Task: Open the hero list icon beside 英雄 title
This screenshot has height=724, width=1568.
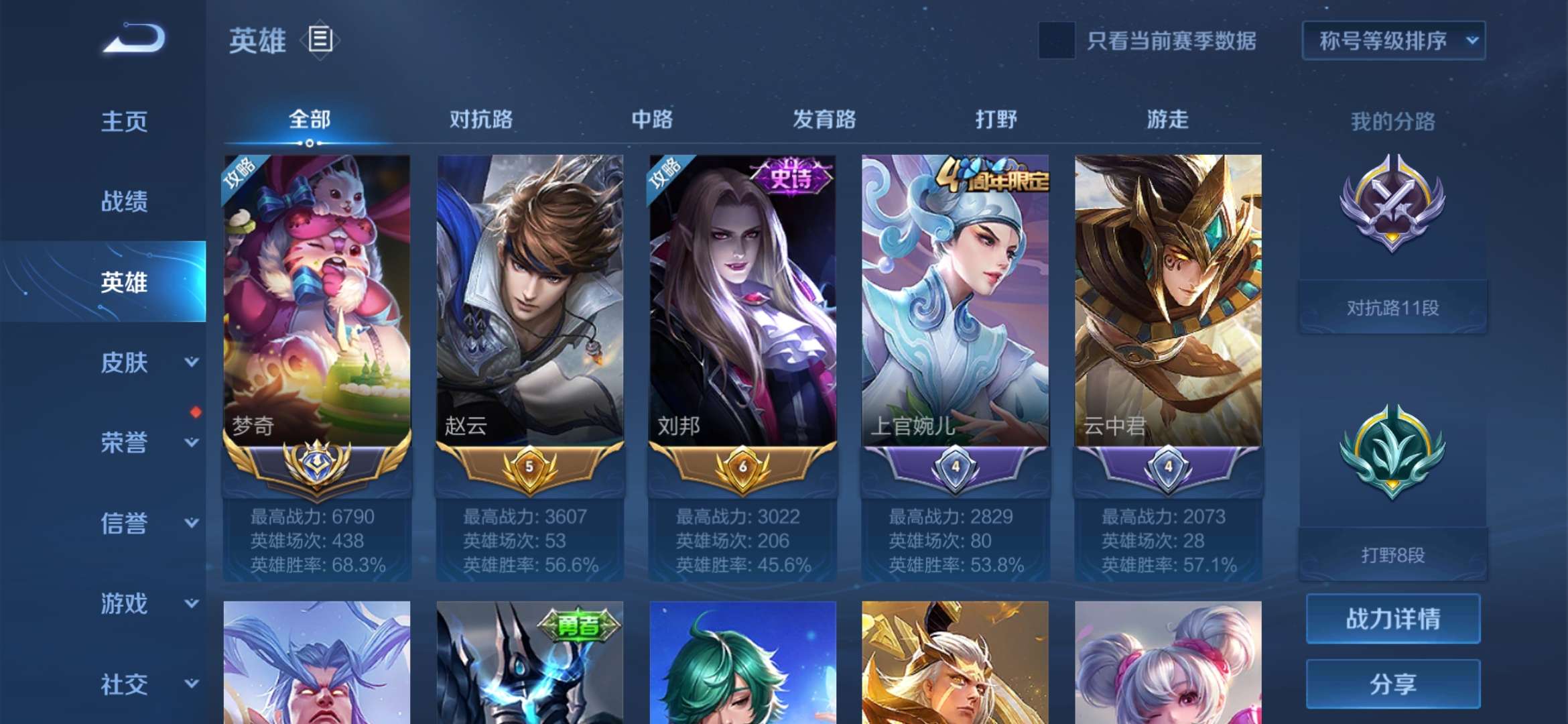Action: click(320, 40)
